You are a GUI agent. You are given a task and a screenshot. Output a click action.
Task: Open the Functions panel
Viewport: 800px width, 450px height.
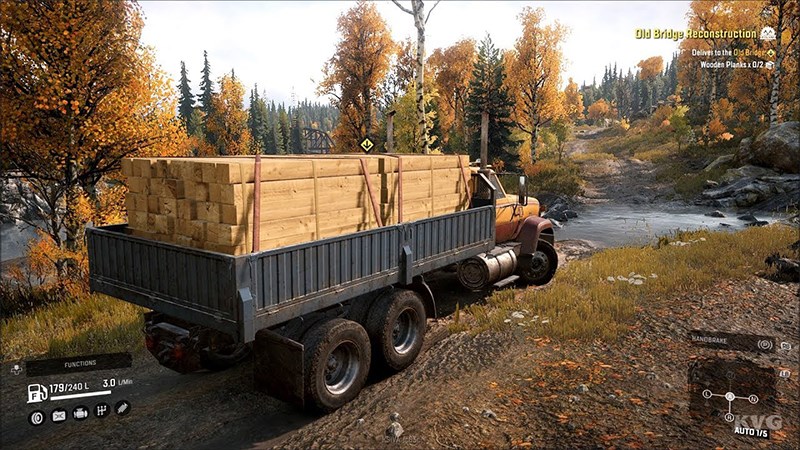coord(78,365)
